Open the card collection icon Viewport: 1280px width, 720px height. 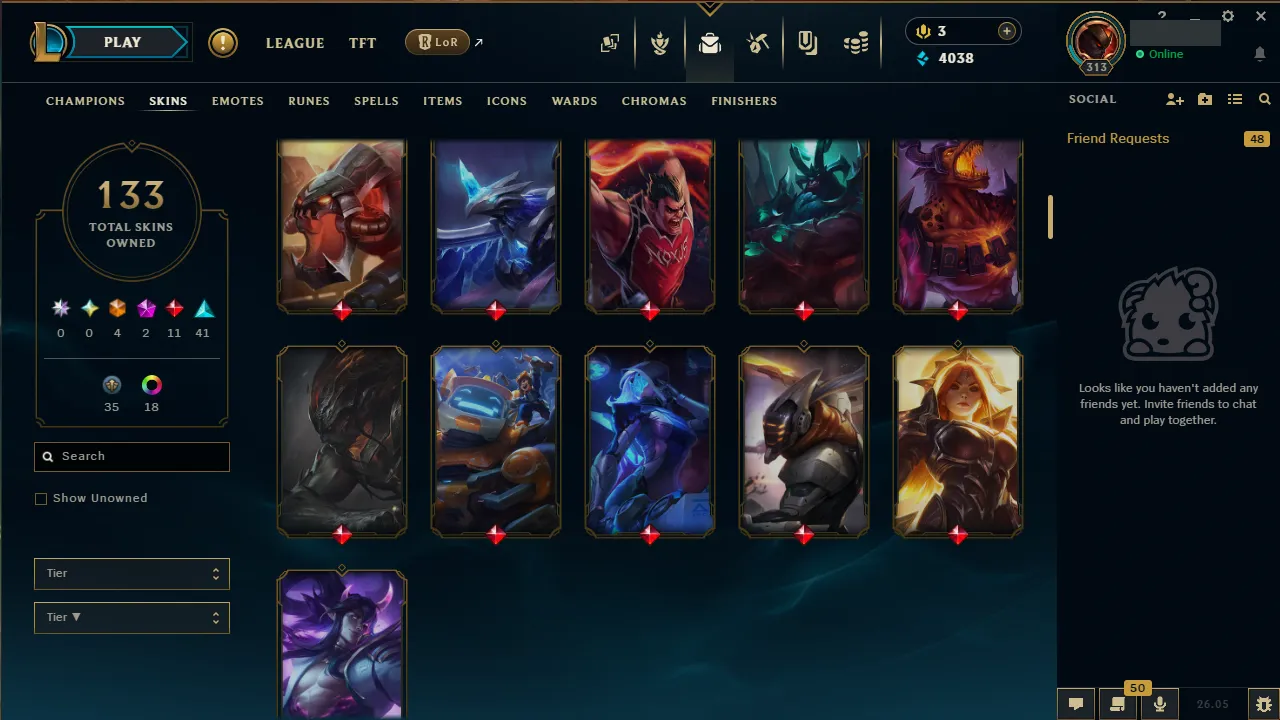(610, 44)
